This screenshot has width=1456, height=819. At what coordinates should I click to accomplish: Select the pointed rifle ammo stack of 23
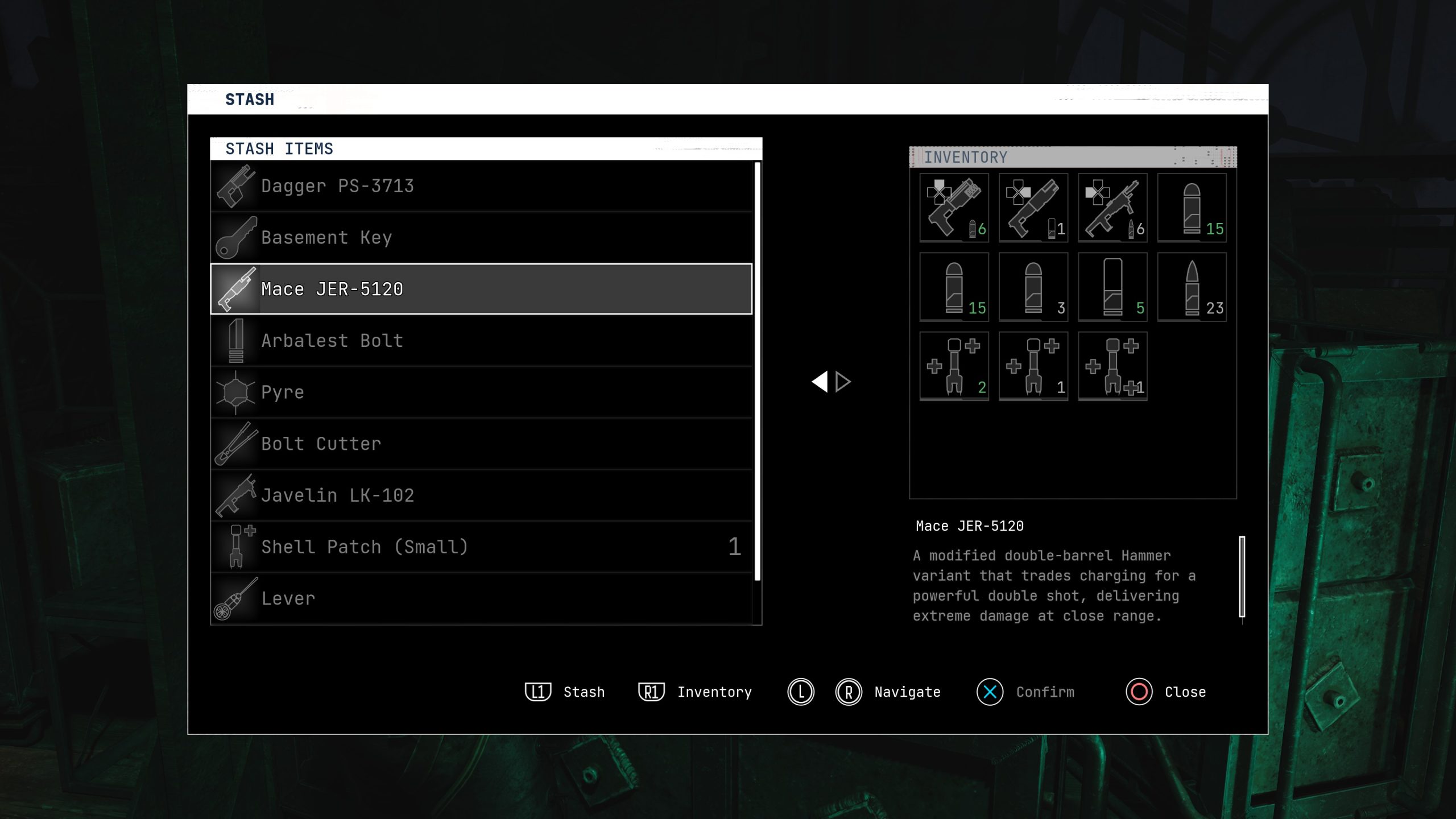click(1192, 287)
